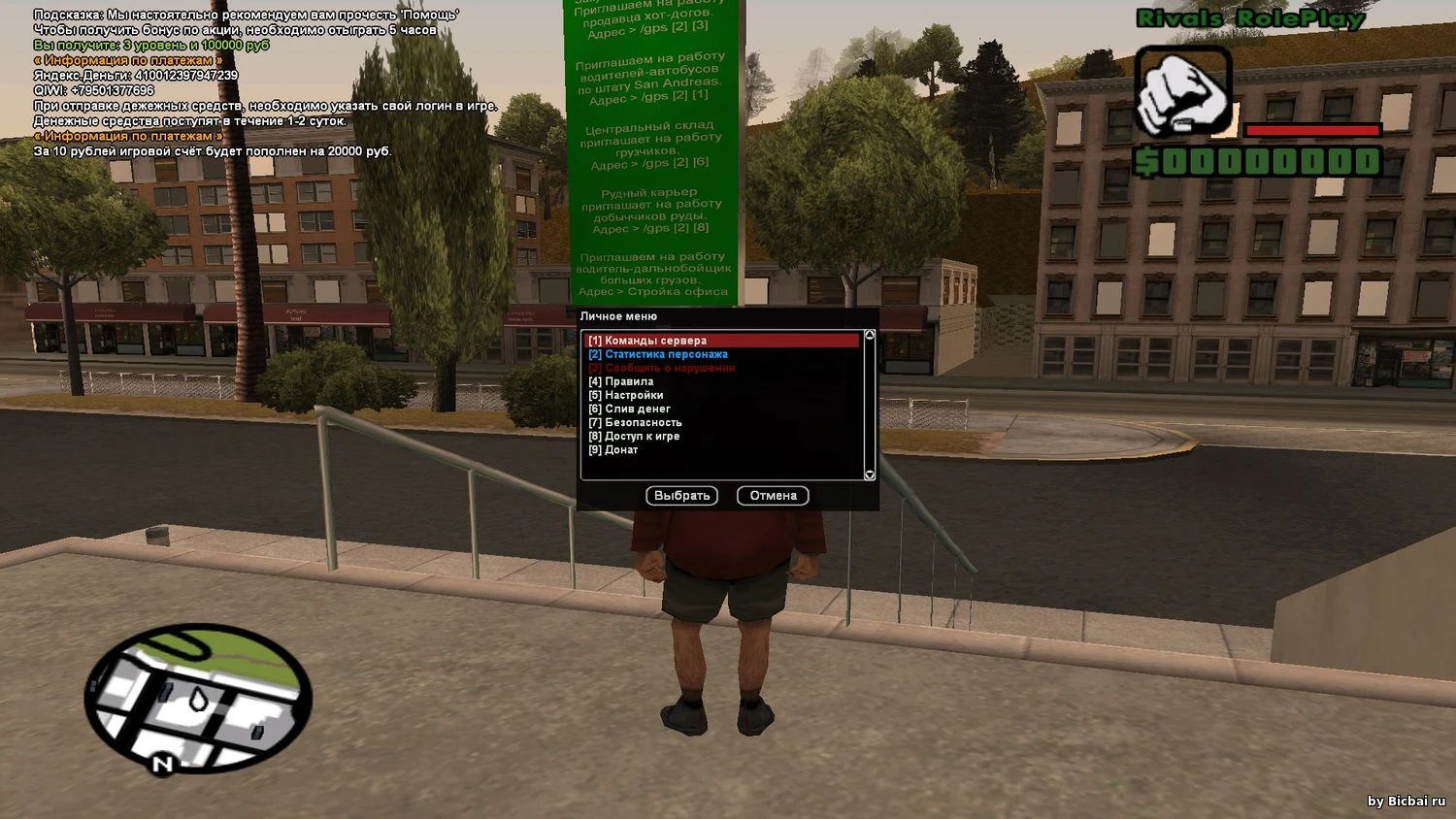1456x819 pixels.
Task: Choose "Сообщить о нарушении" in the list
Action: pyautogui.click(x=669, y=368)
